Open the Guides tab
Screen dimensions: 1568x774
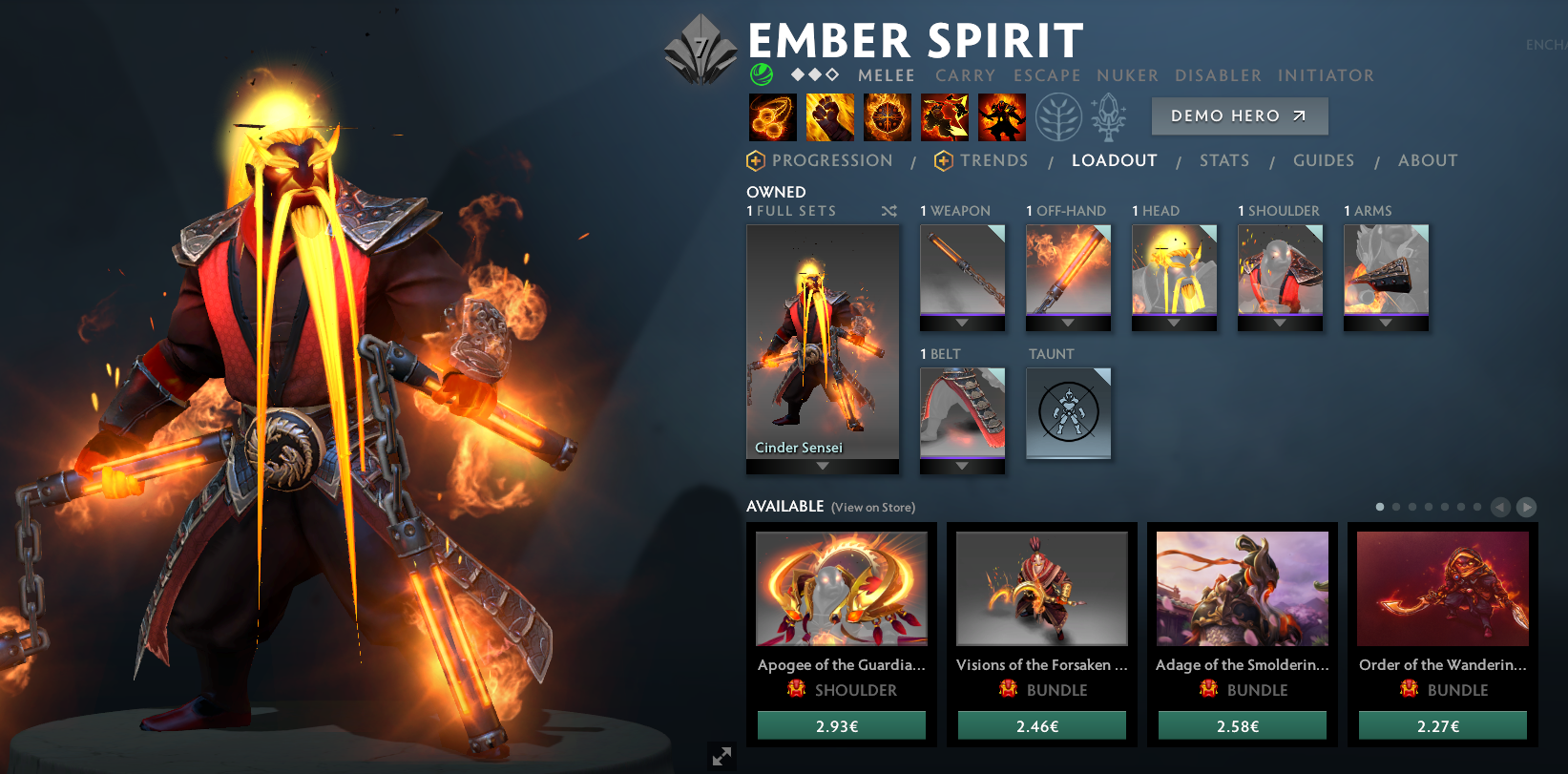(x=1324, y=160)
